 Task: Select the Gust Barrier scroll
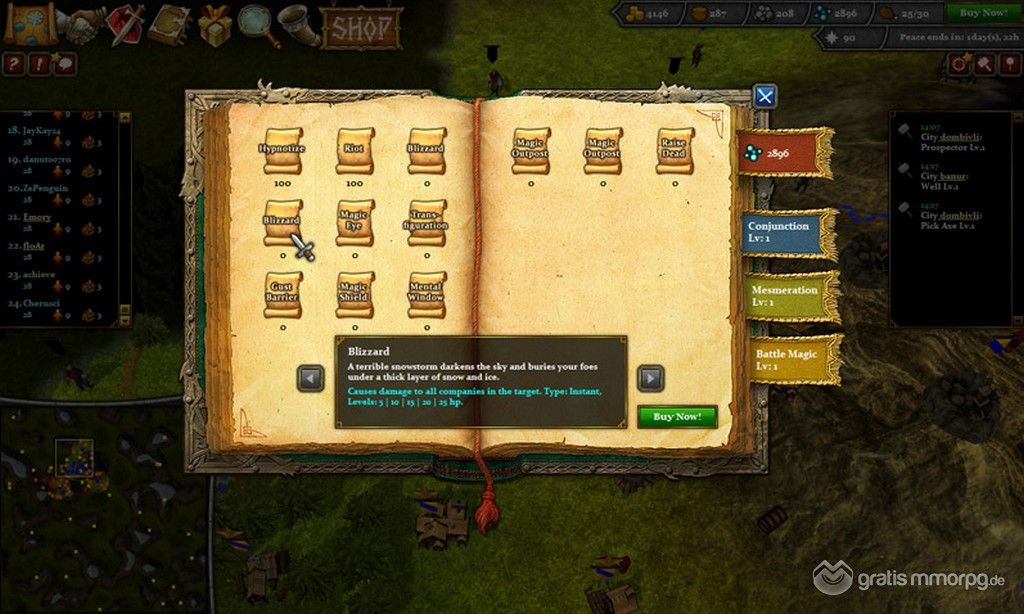282,294
